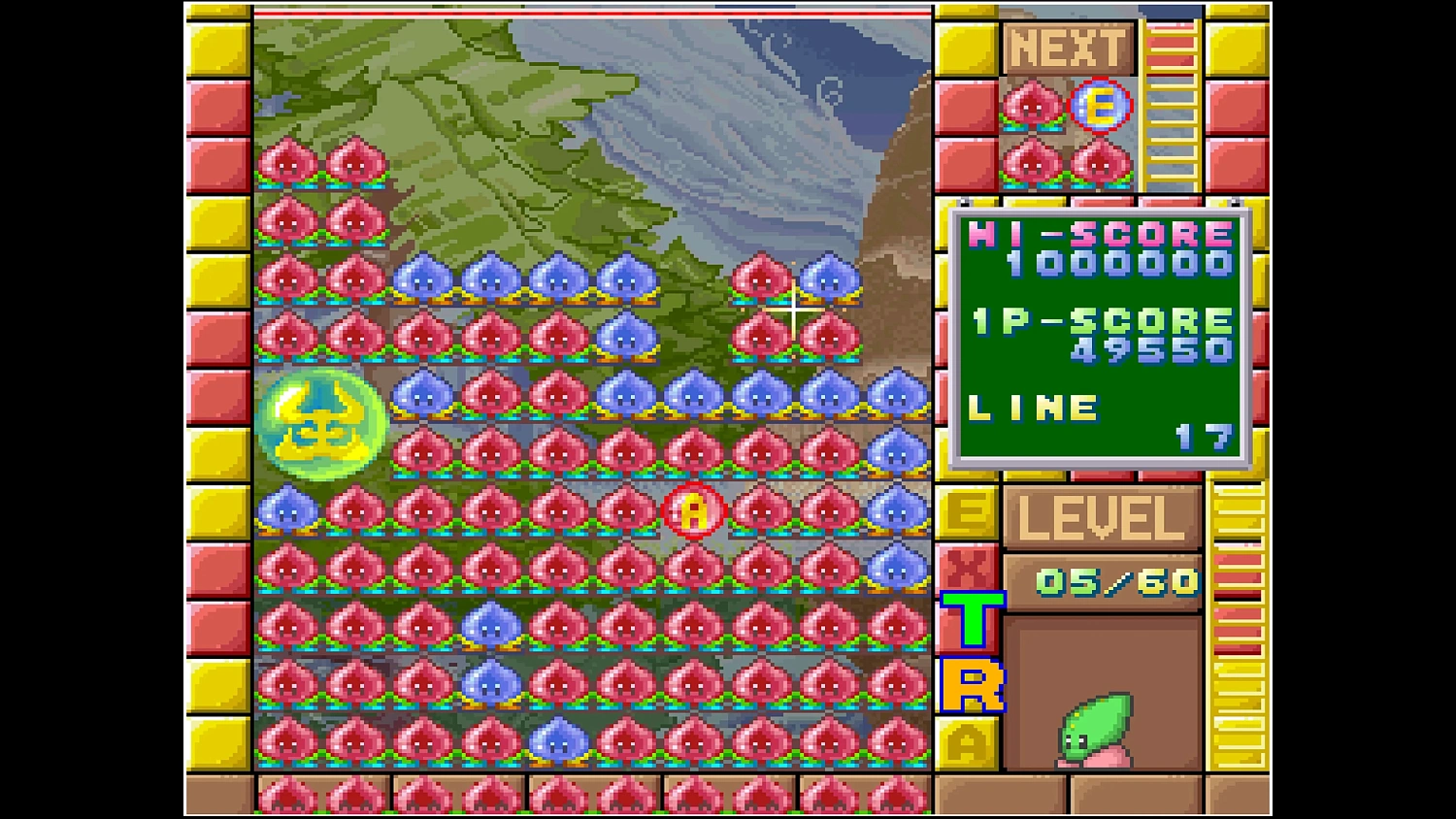This screenshot has width=1456, height=819.
Task: Expand the LEVEL display panel
Action: (1102, 516)
